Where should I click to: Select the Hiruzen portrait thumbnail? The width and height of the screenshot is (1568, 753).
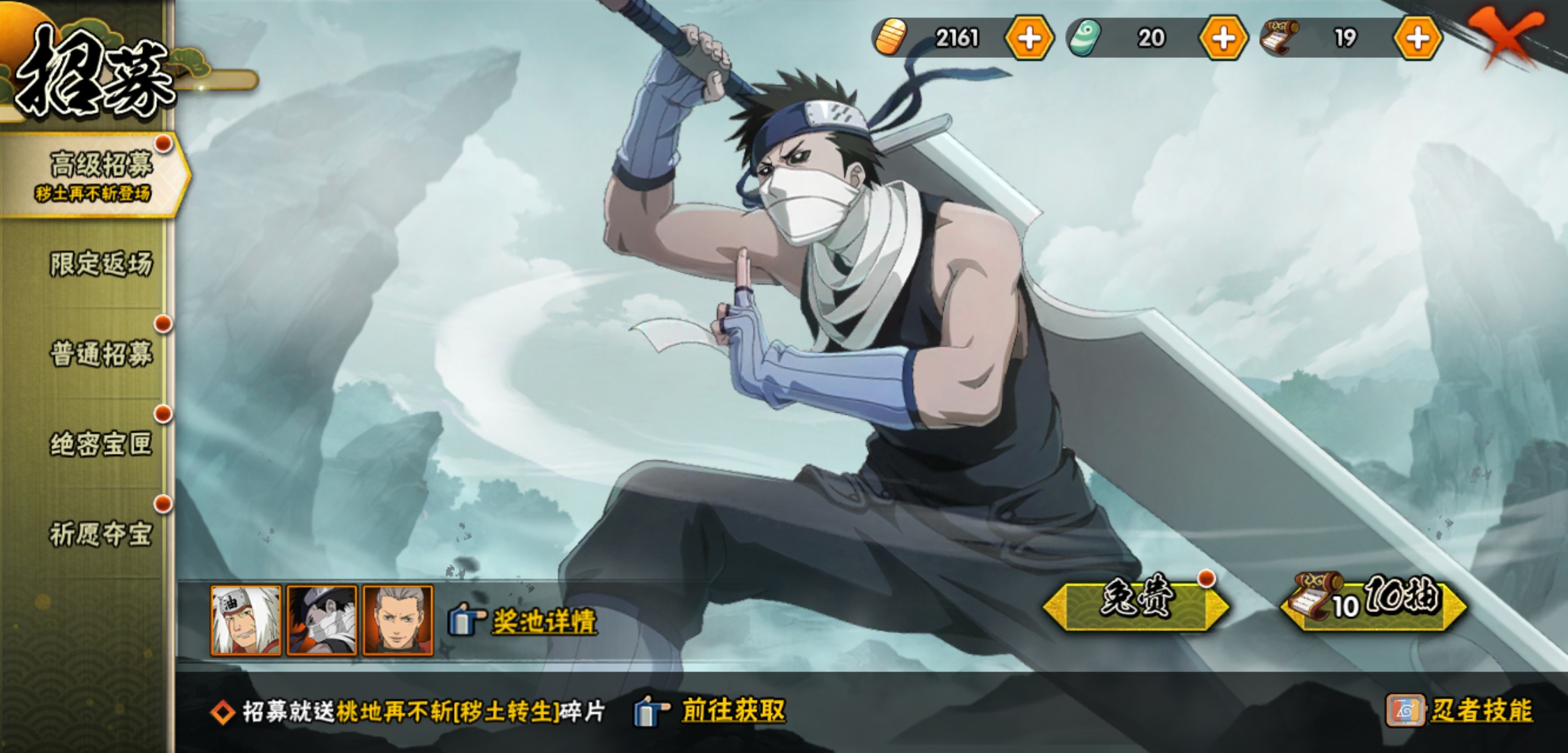click(x=398, y=621)
